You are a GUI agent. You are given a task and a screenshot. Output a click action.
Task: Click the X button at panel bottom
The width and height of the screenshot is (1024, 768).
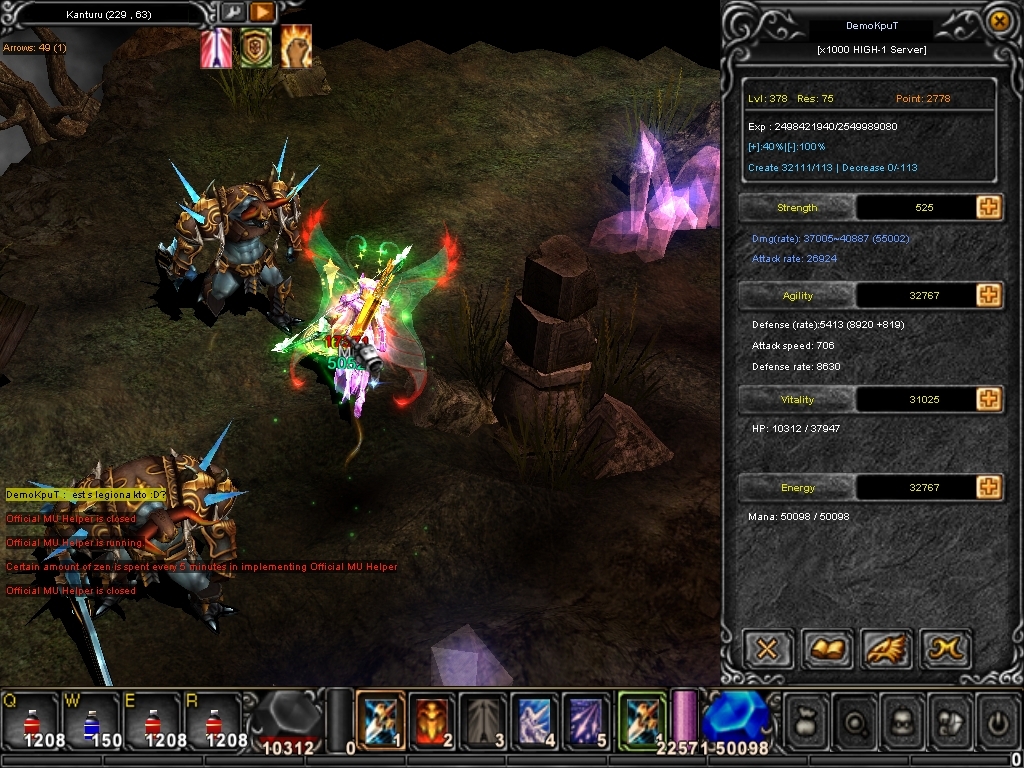pos(767,650)
